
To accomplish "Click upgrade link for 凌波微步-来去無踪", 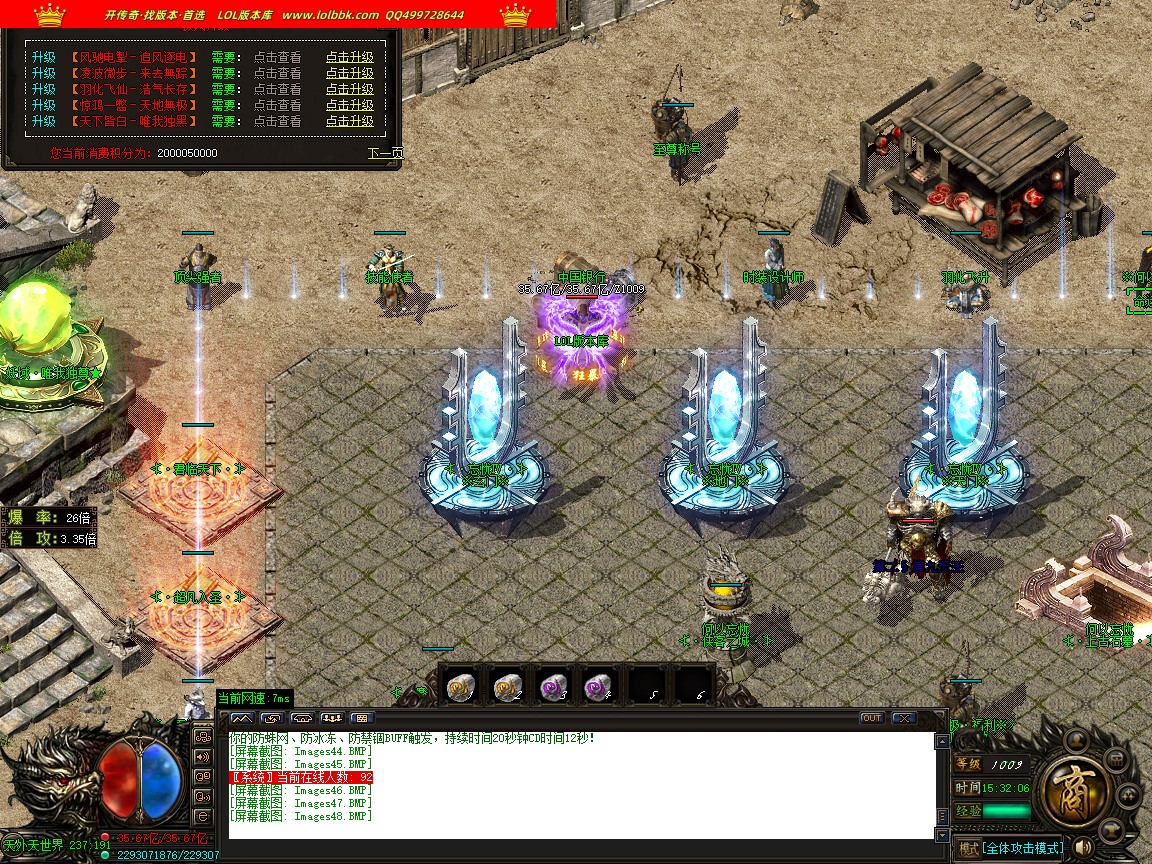I will 349,73.
